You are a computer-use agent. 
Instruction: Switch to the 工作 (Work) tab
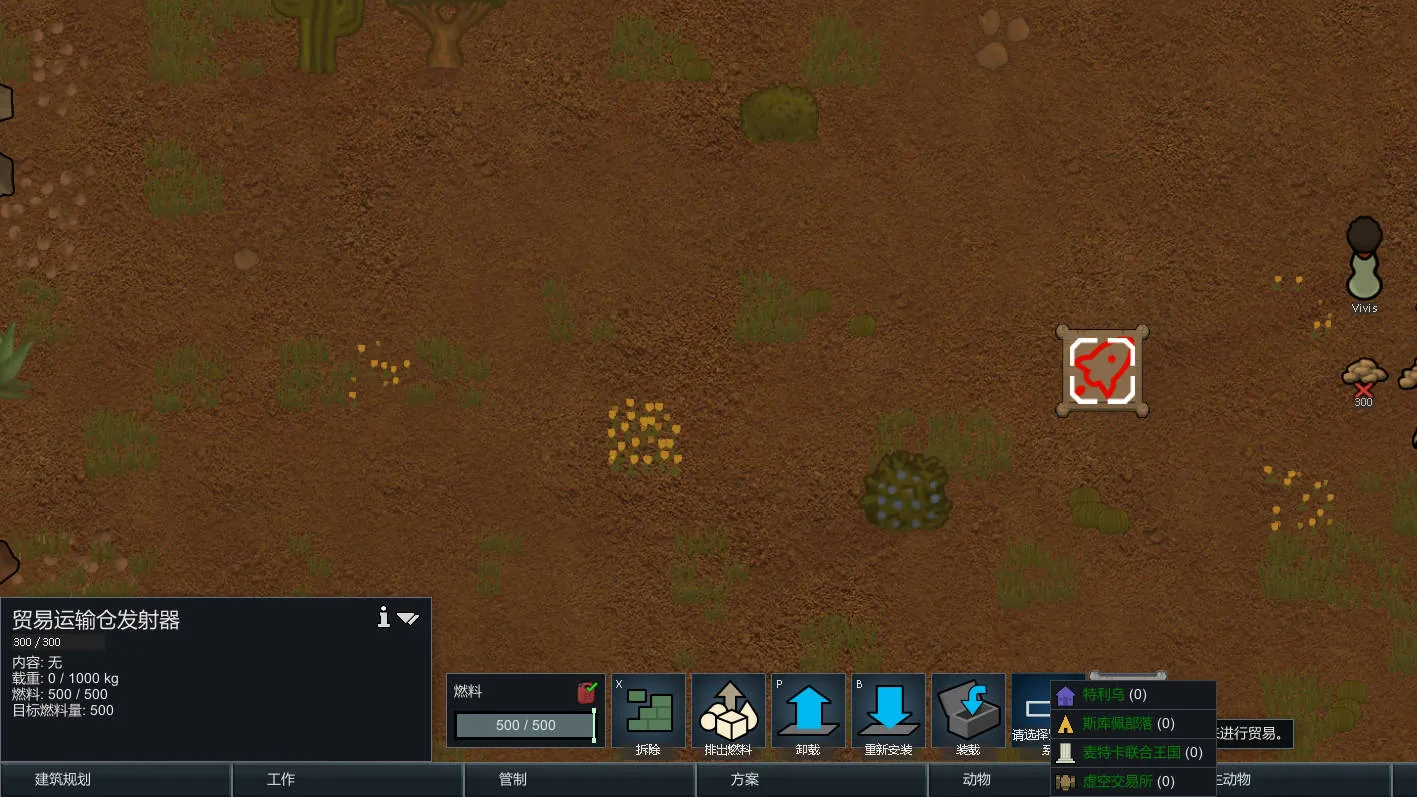coord(347,780)
